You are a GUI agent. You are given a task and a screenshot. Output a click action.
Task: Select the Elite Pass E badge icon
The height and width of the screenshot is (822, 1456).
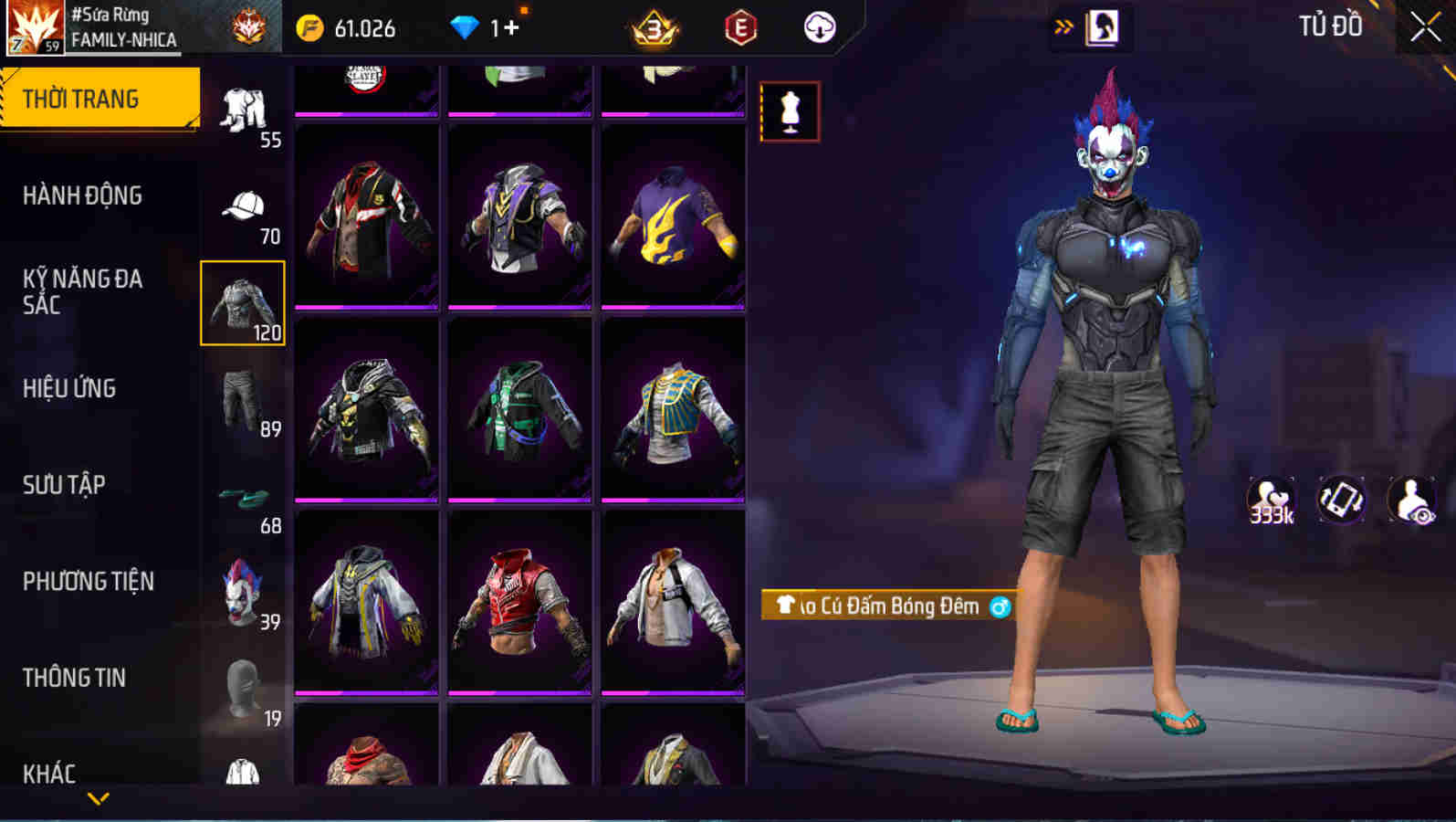(x=741, y=27)
